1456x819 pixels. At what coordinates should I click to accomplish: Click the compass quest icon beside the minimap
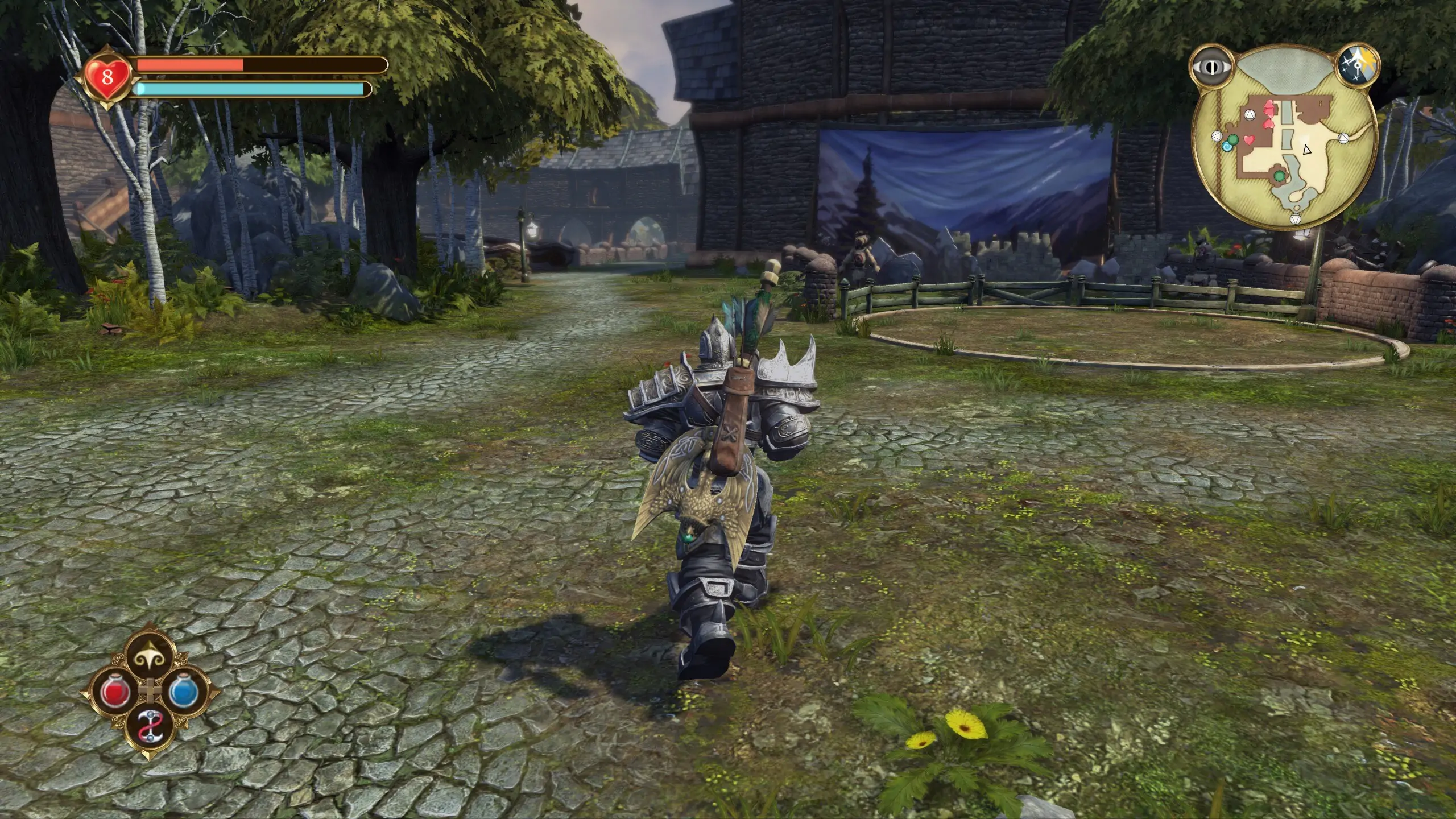tap(1357, 64)
